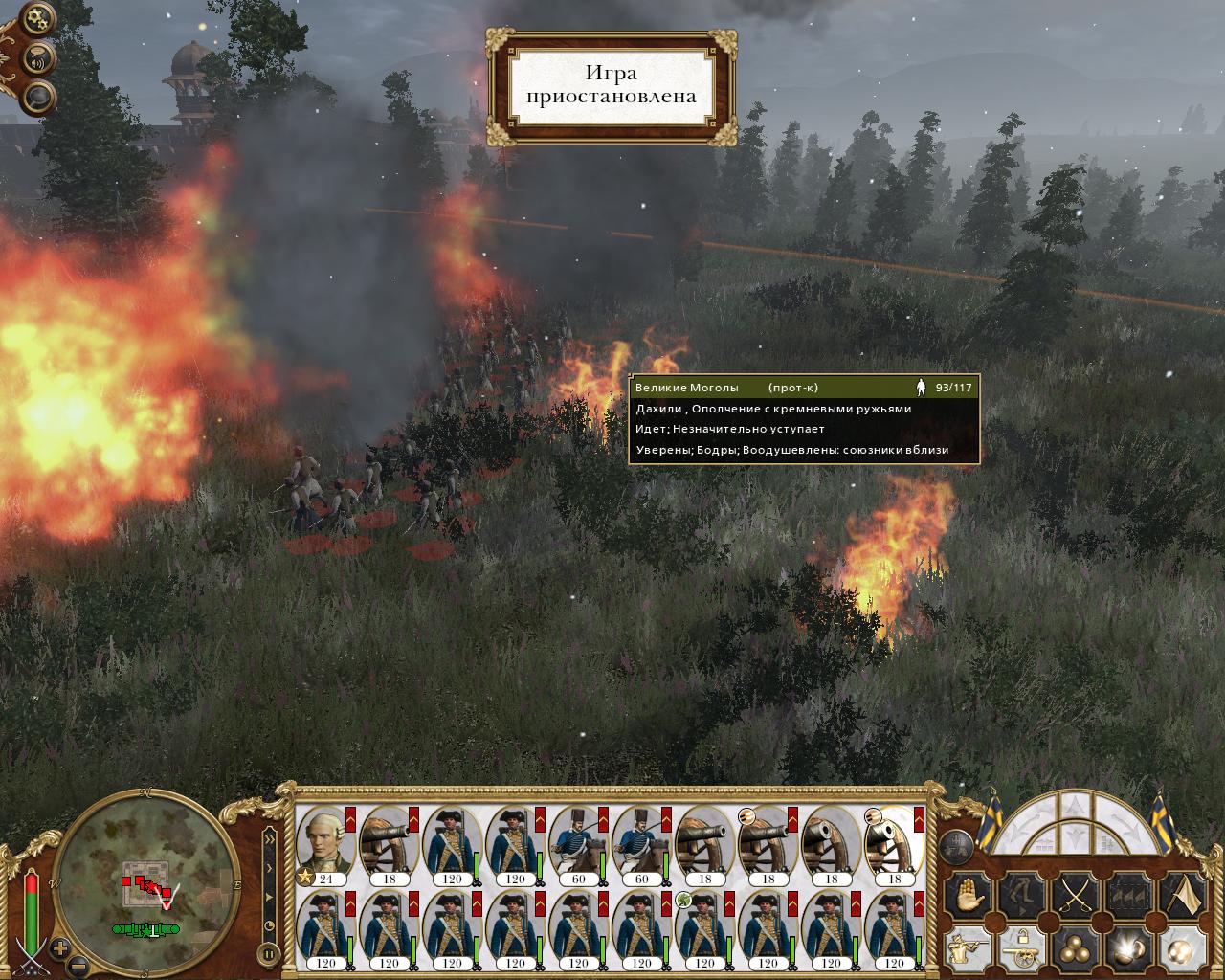Activate melee attack crossed sabres button
This screenshot has width=1225, height=980.
click(x=1075, y=896)
